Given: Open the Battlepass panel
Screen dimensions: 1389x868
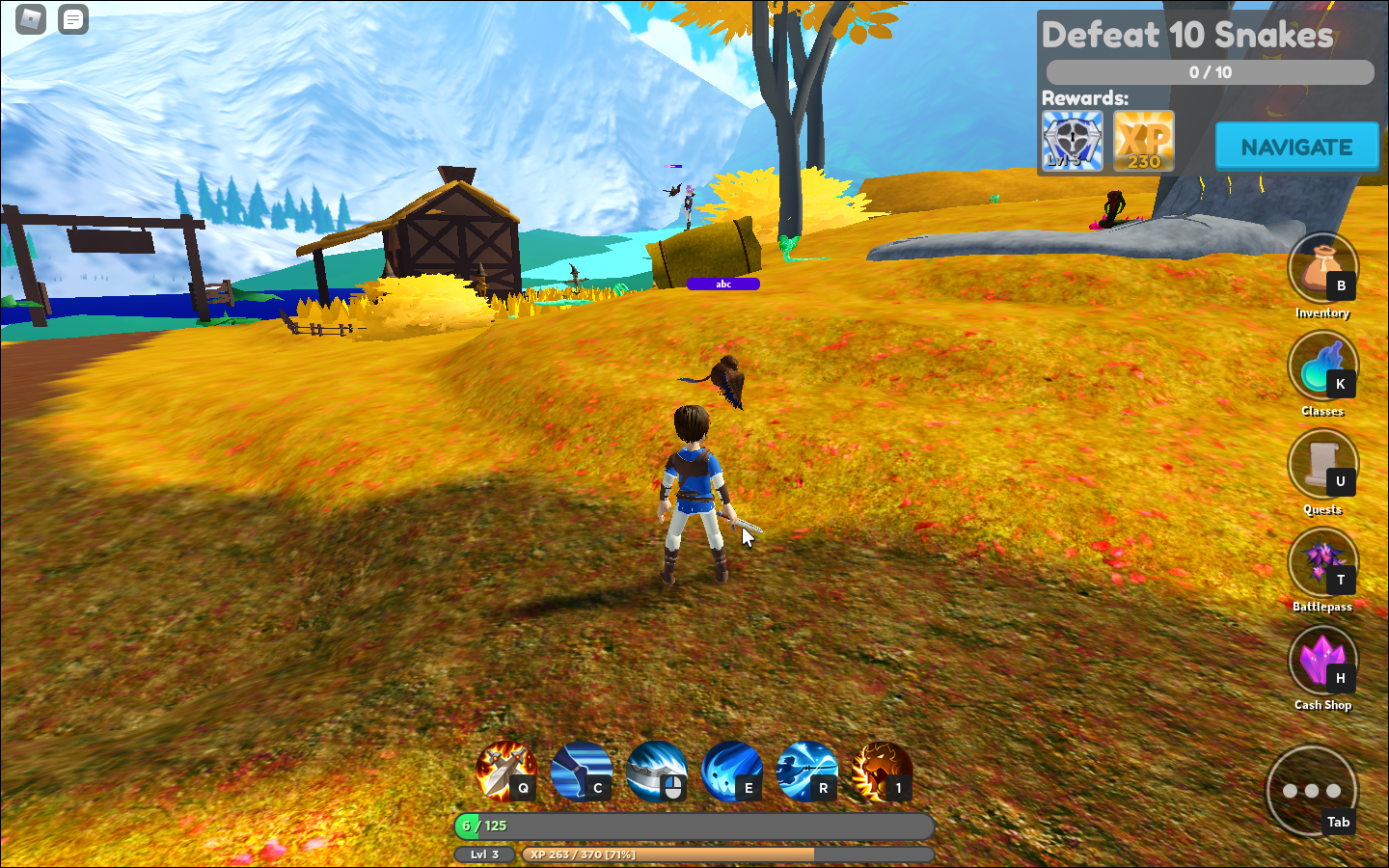Looking at the screenshot, I should point(1322,562).
